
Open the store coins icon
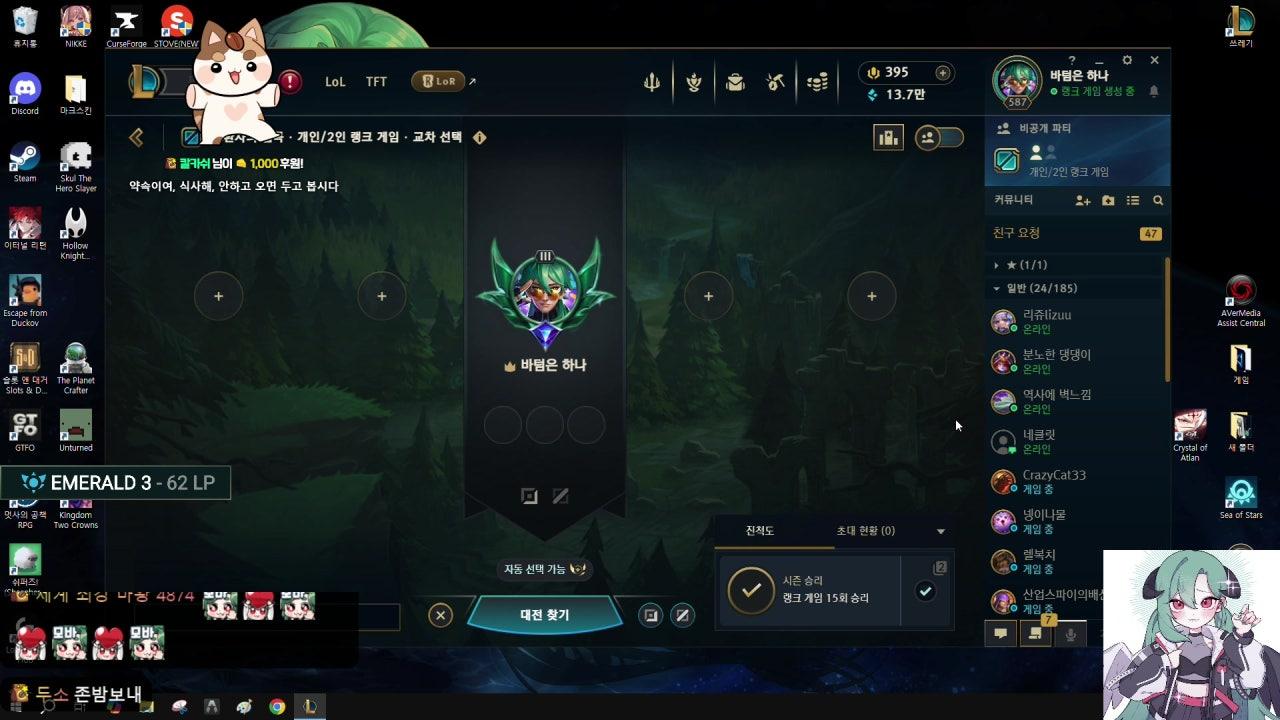(817, 81)
